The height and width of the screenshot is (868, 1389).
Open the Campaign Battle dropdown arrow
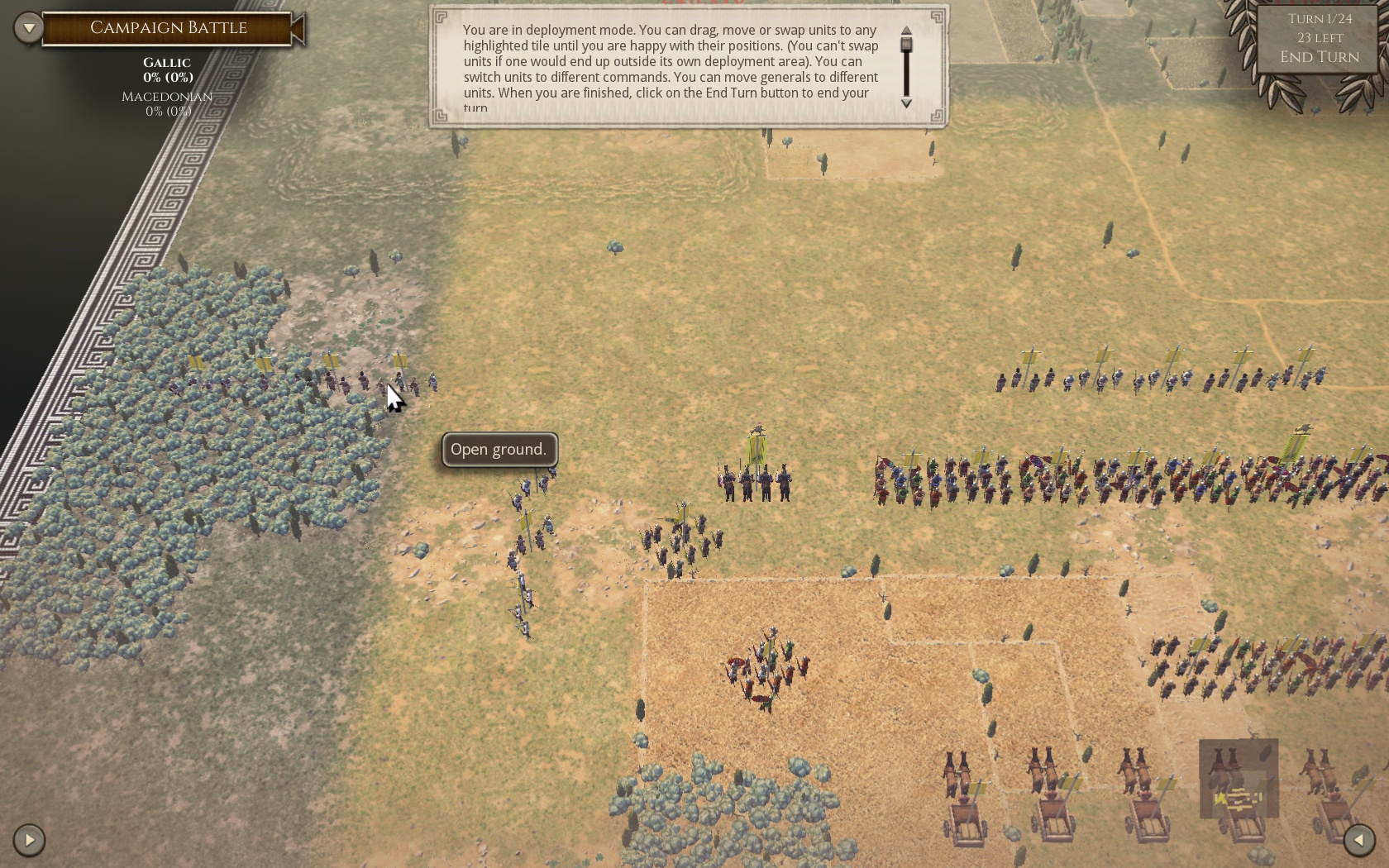[29, 28]
